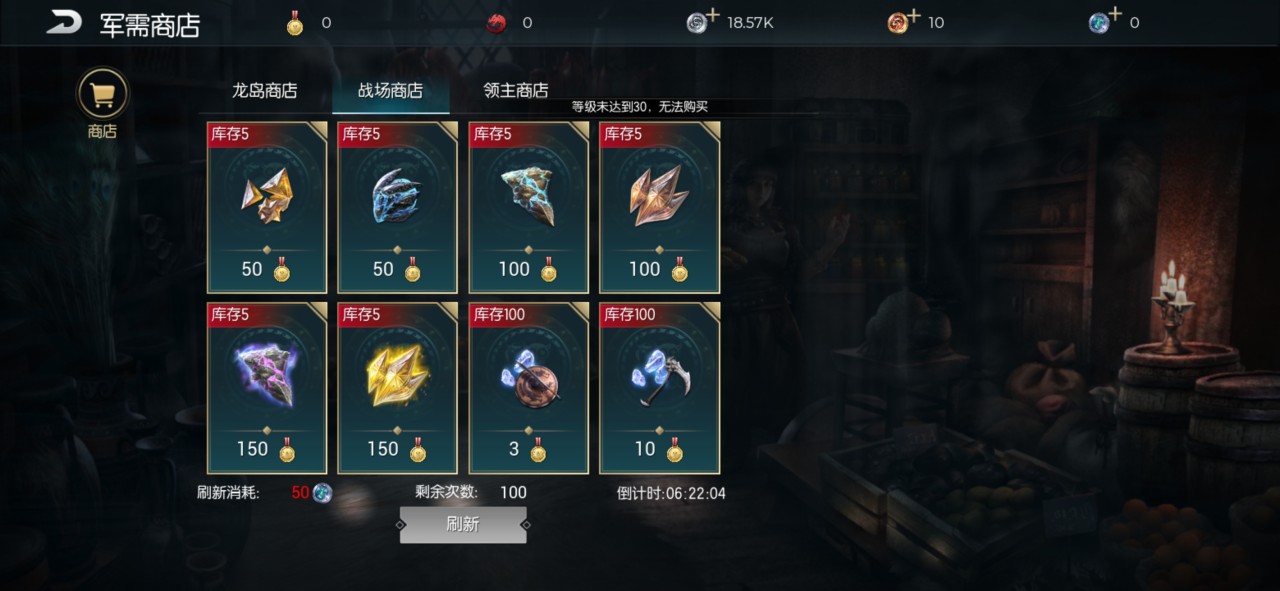Choose the teal crystal chunk costing 100
The width and height of the screenshot is (1280, 591).
pyautogui.click(x=529, y=207)
